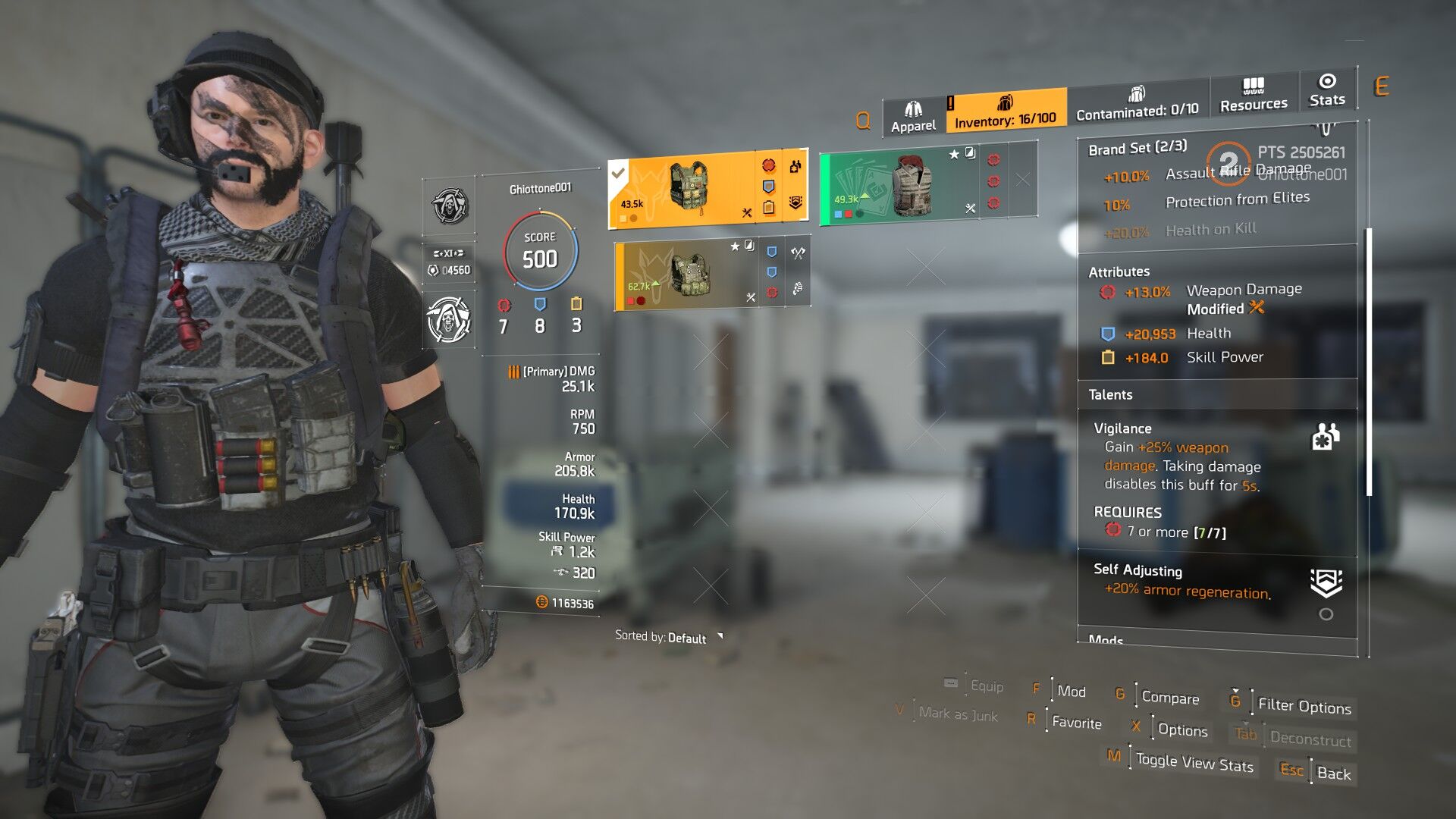Select the Contaminated items tab
The height and width of the screenshot is (819, 1456).
pos(1137,104)
